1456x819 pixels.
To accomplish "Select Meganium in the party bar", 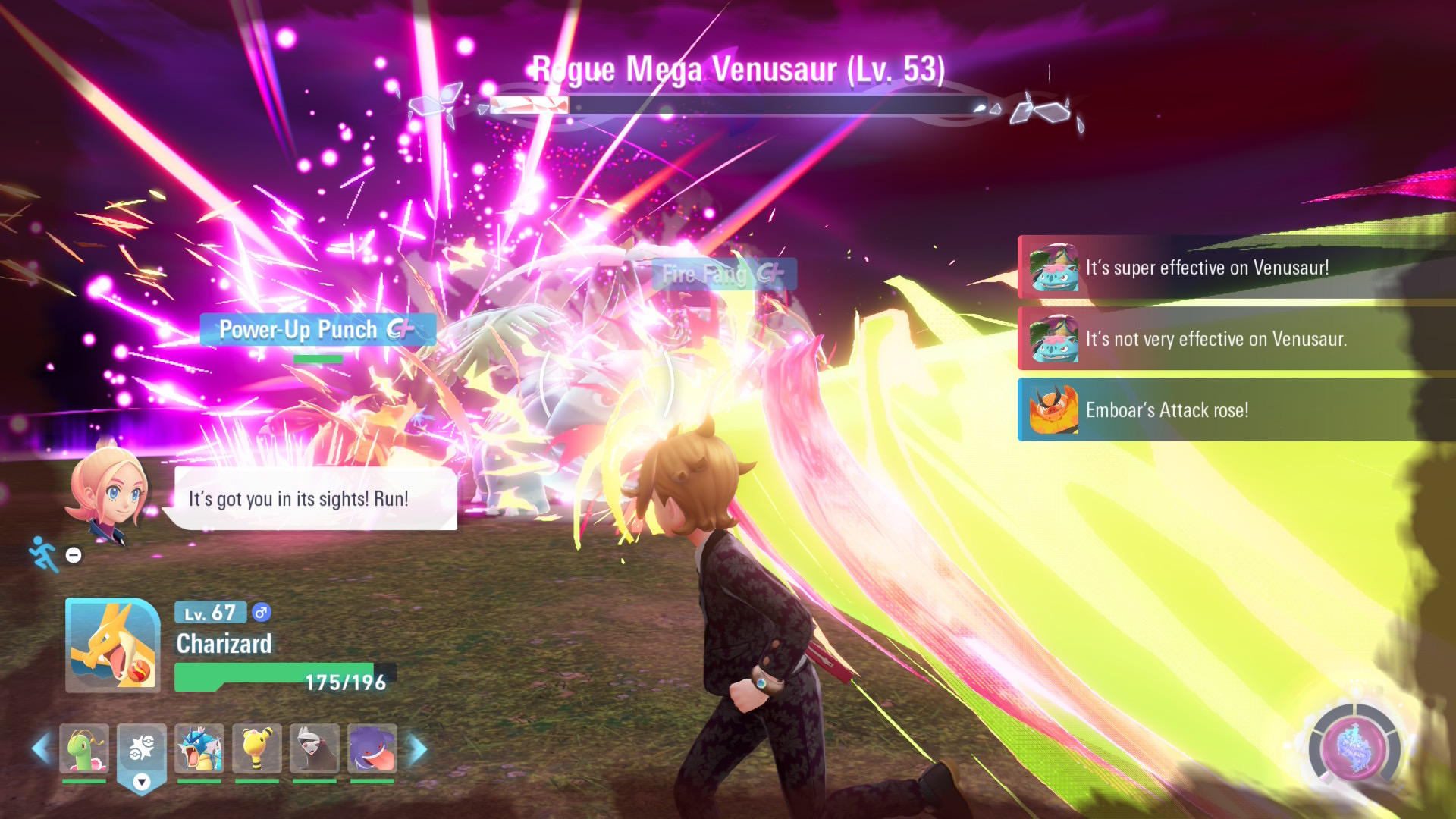I will tap(84, 748).
